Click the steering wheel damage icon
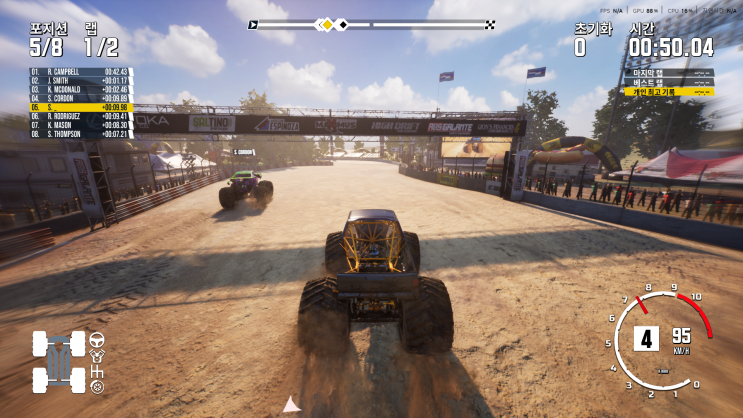The image size is (743, 418). (x=98, y=339)
